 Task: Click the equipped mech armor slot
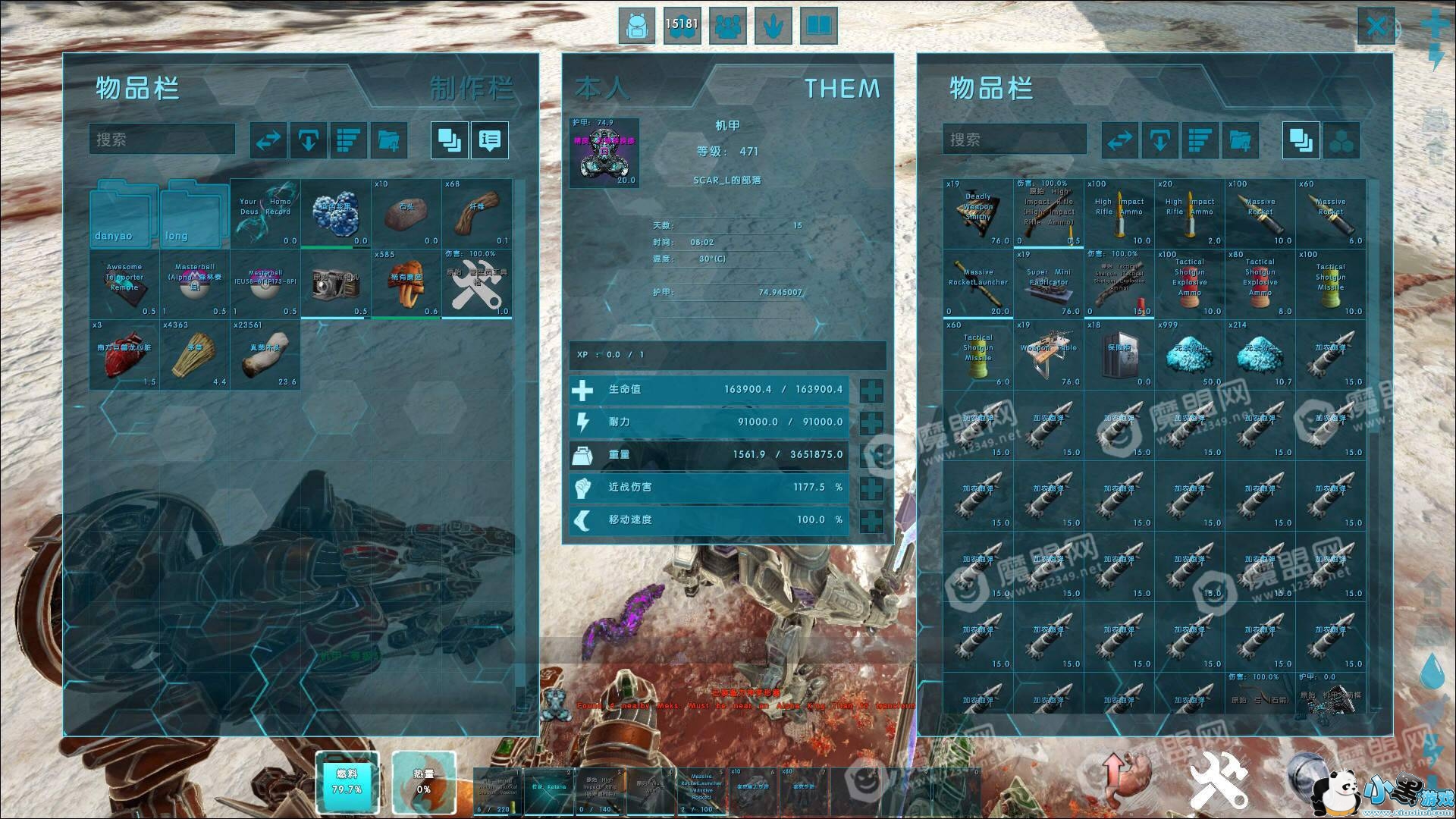point(604,152)
